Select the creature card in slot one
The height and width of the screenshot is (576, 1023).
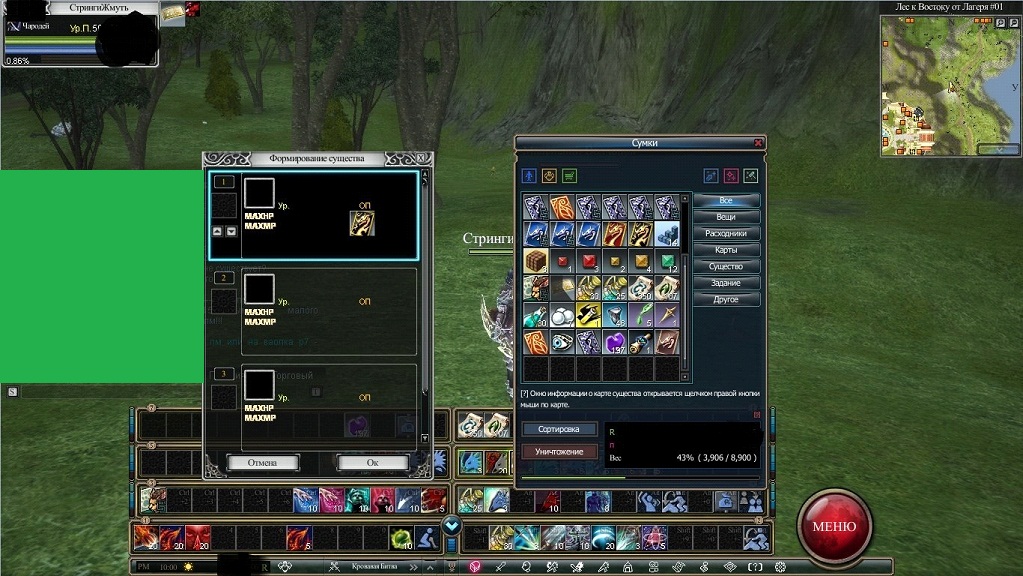[362, 223]
